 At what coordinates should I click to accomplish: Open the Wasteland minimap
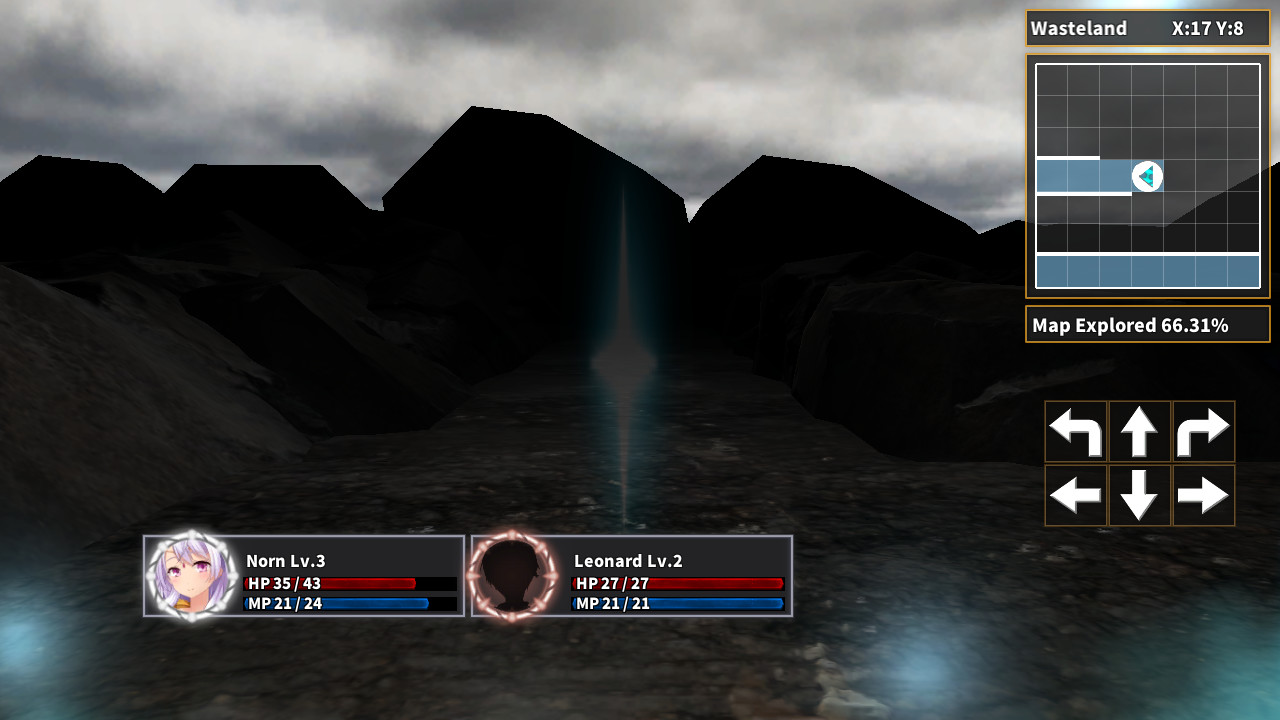point(1147,176)
